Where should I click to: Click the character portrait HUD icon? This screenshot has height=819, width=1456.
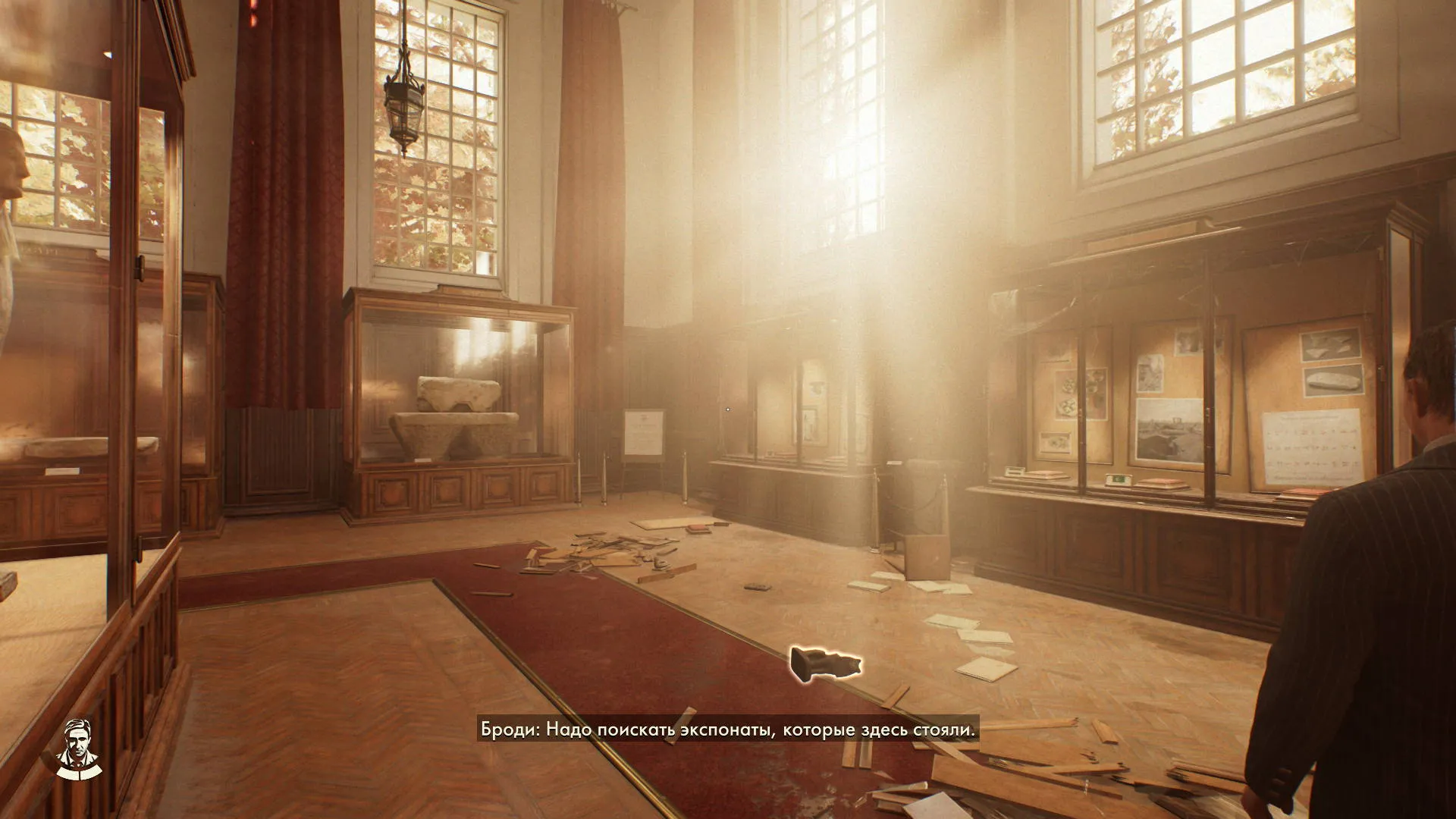coord(77,748)
